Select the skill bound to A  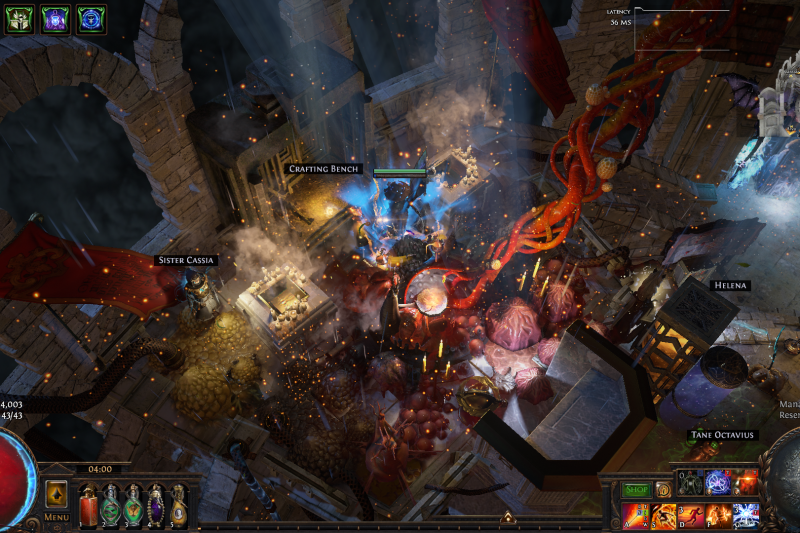coord(635,515)
